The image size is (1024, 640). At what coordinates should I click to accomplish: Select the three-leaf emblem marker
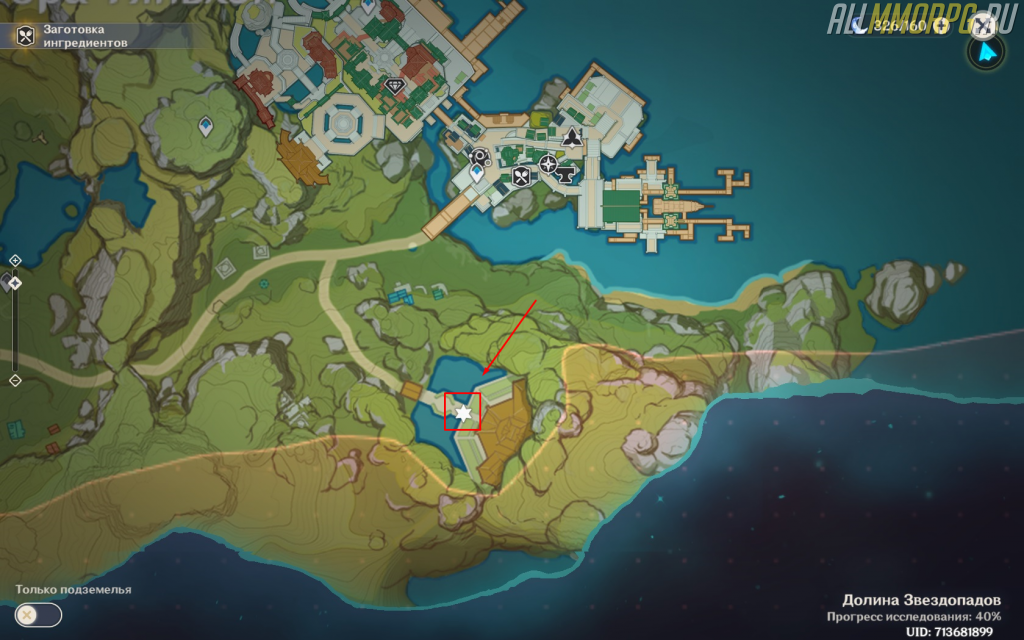tap(572, 139)
